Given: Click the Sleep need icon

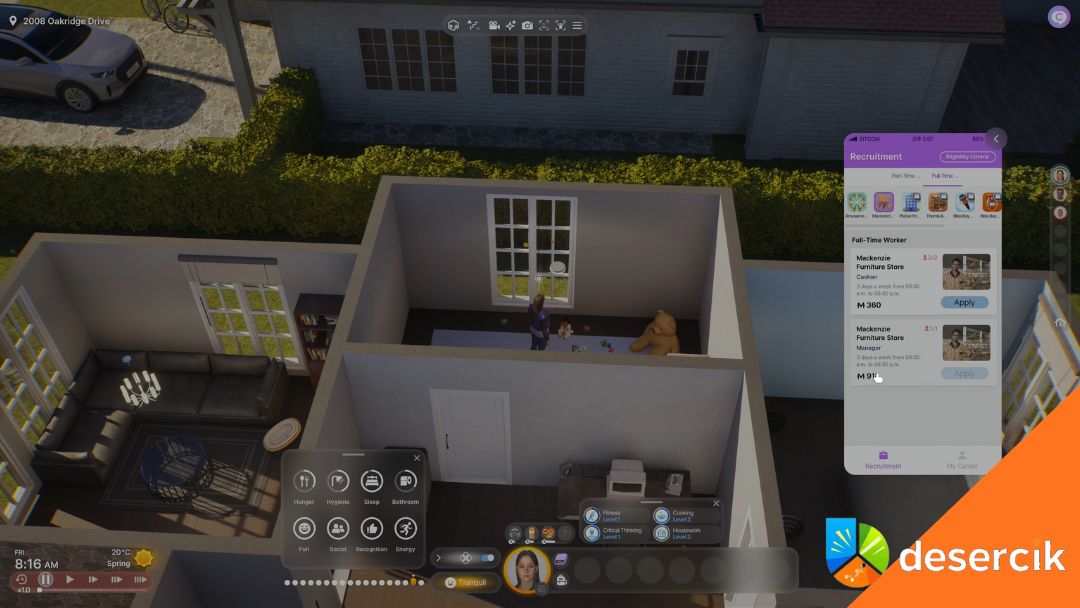Looking at the screenshot, I should click(372, 482).
